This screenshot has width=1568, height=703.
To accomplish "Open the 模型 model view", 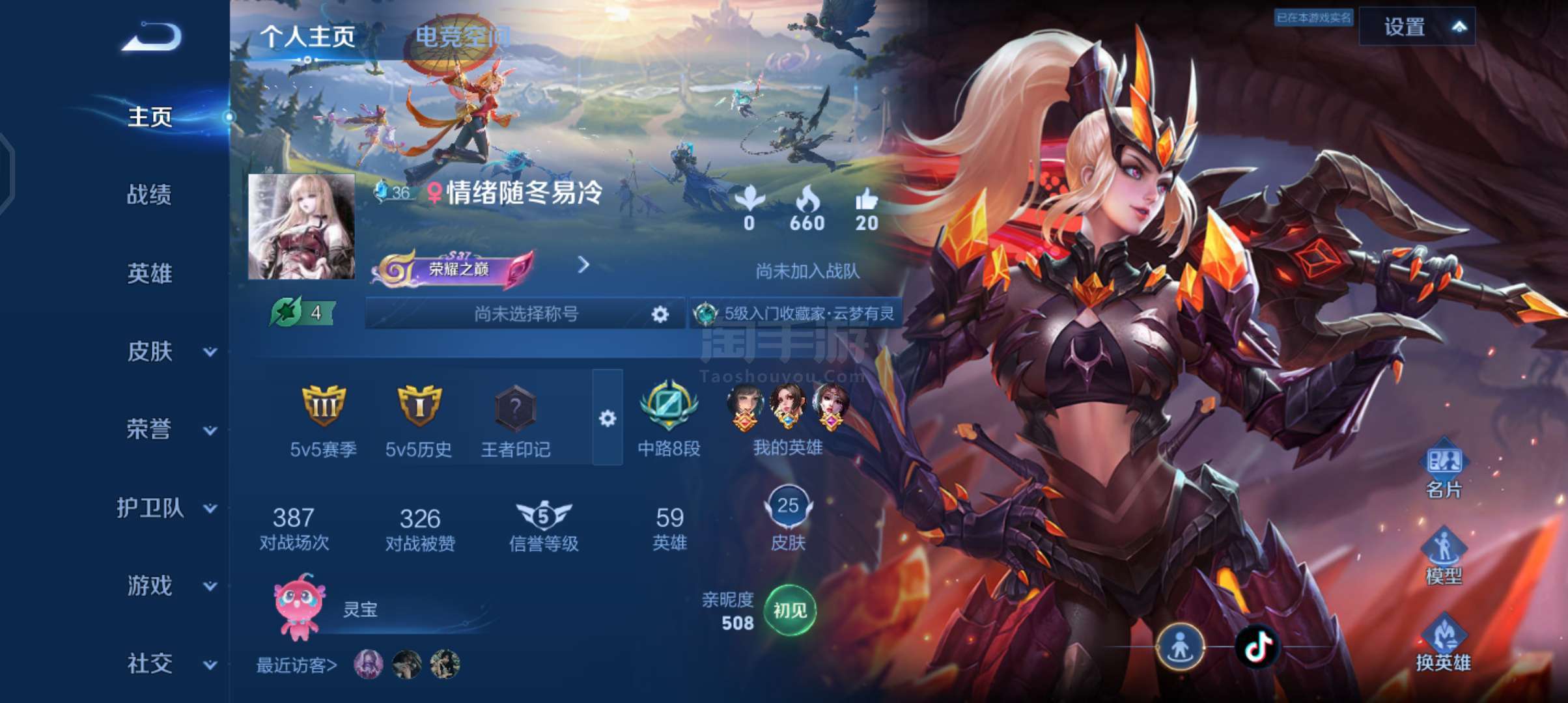I will point(1444,555).
